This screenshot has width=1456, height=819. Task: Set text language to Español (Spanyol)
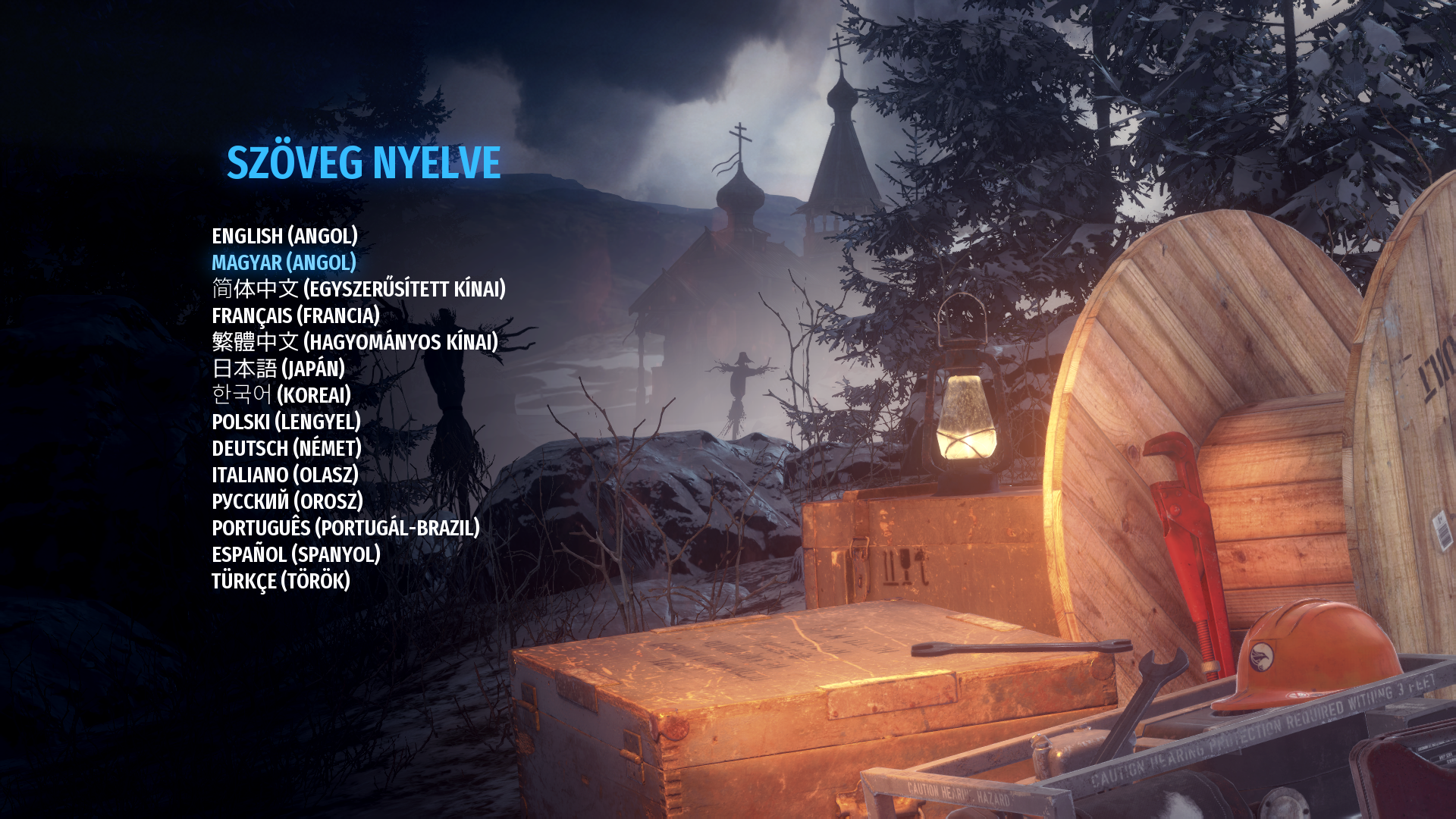click(296, 555)
